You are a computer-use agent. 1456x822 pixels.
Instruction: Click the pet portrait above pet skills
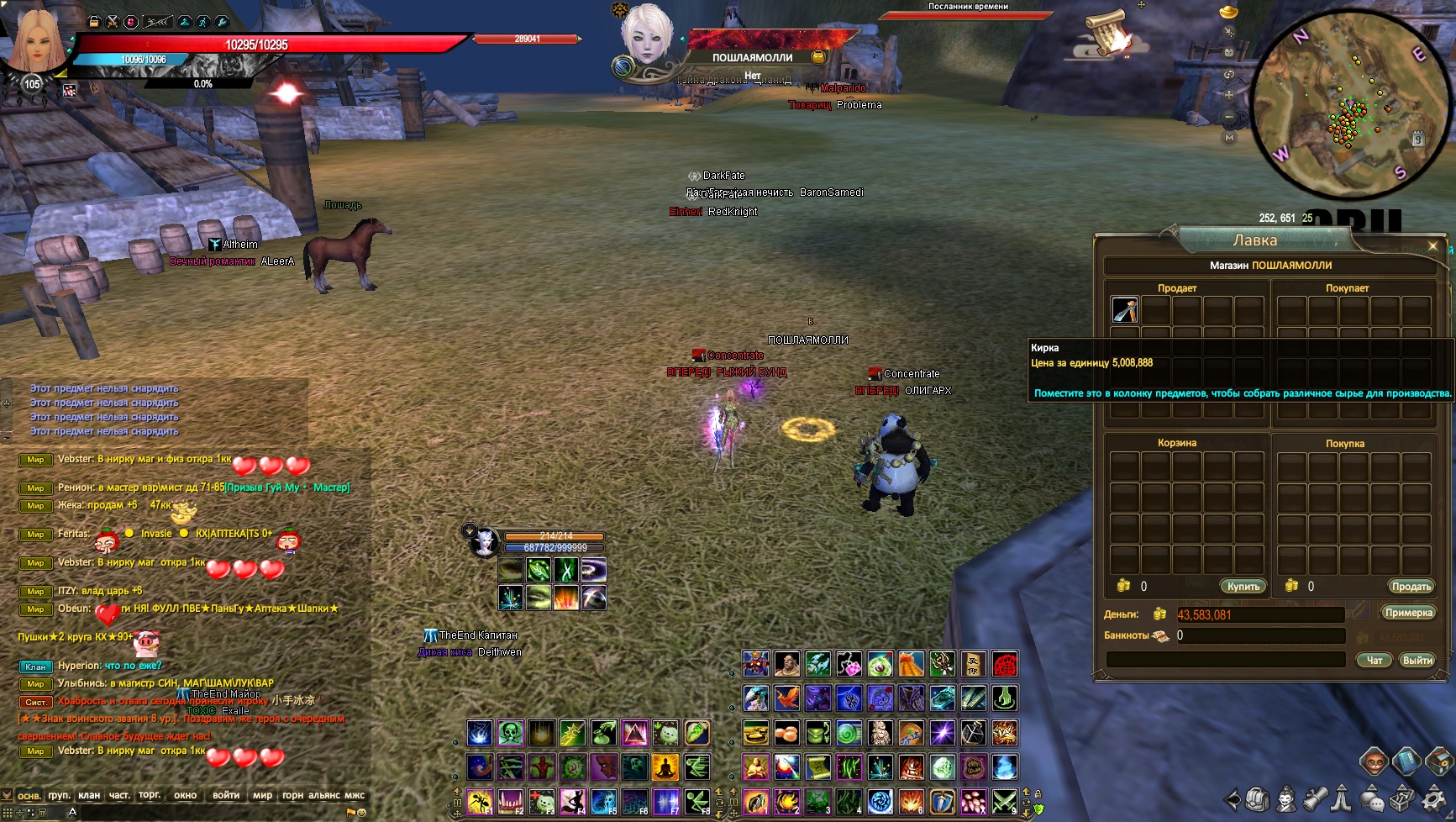coord(484,543)
